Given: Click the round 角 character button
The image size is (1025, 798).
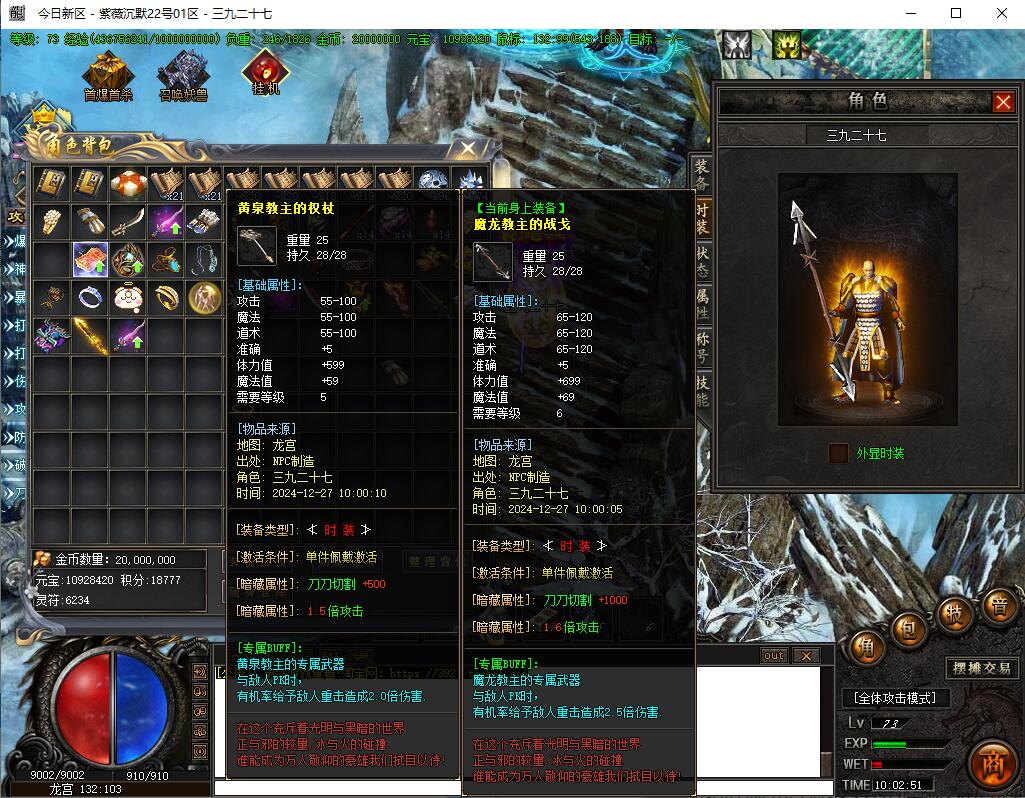Looking at the screenshot, I should 866,649.
